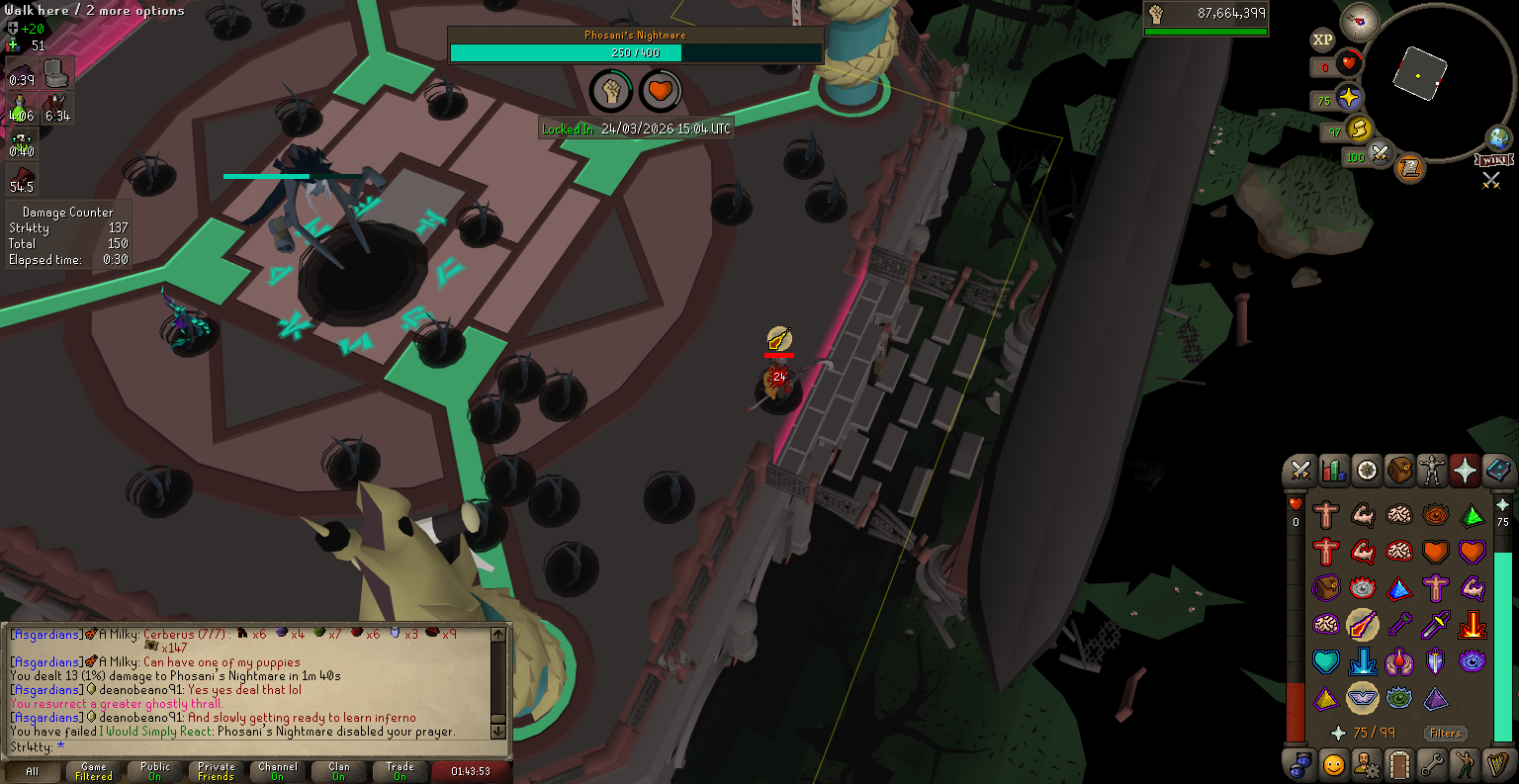Click the Filters button in the prayer panel
The width and height of the screenshot is (1519, 784).
[1445, 733]
